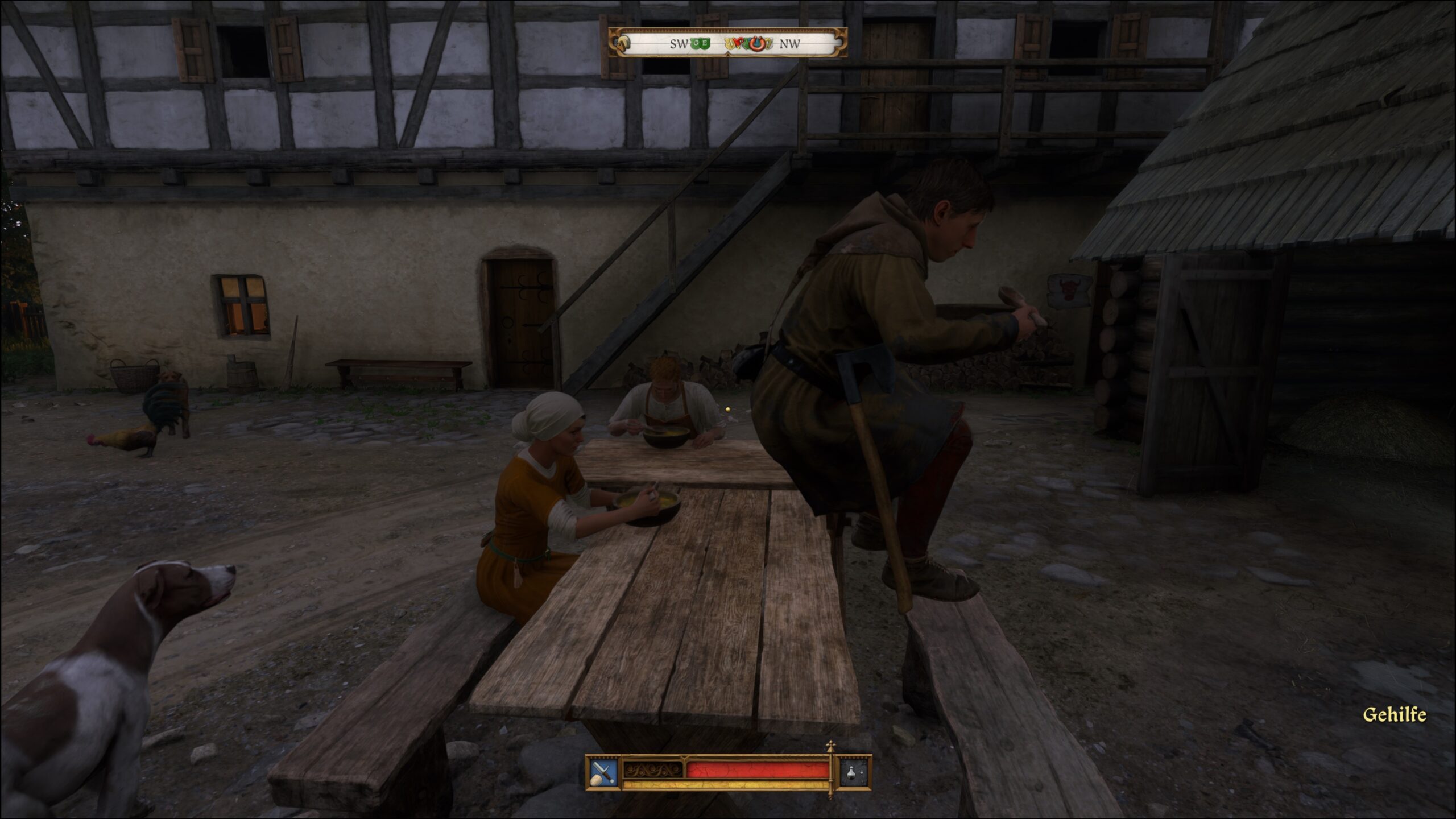1456x819 pixels.
Task: Click the sword and fist weapon icon
Action: coord(603,772)
